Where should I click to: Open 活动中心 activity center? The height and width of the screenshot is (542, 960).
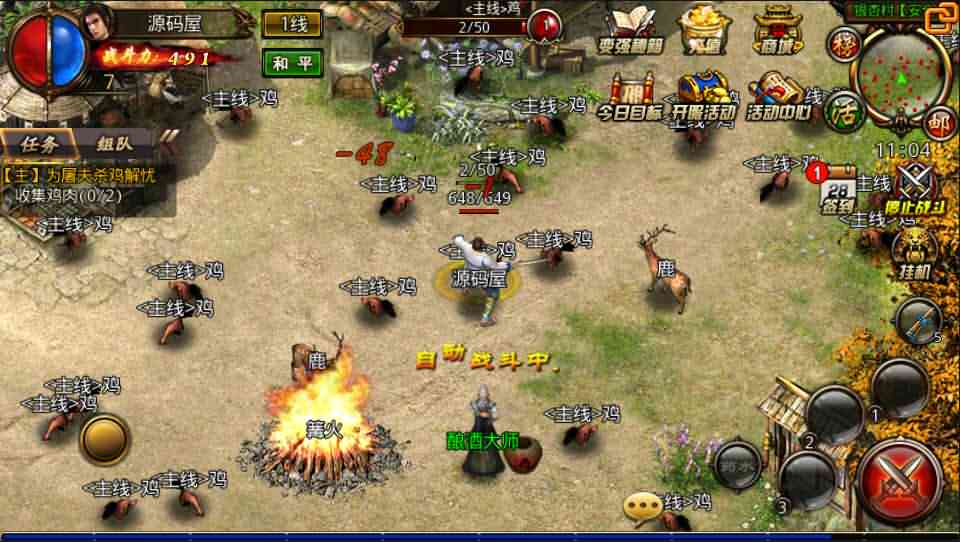coord(781,98)
